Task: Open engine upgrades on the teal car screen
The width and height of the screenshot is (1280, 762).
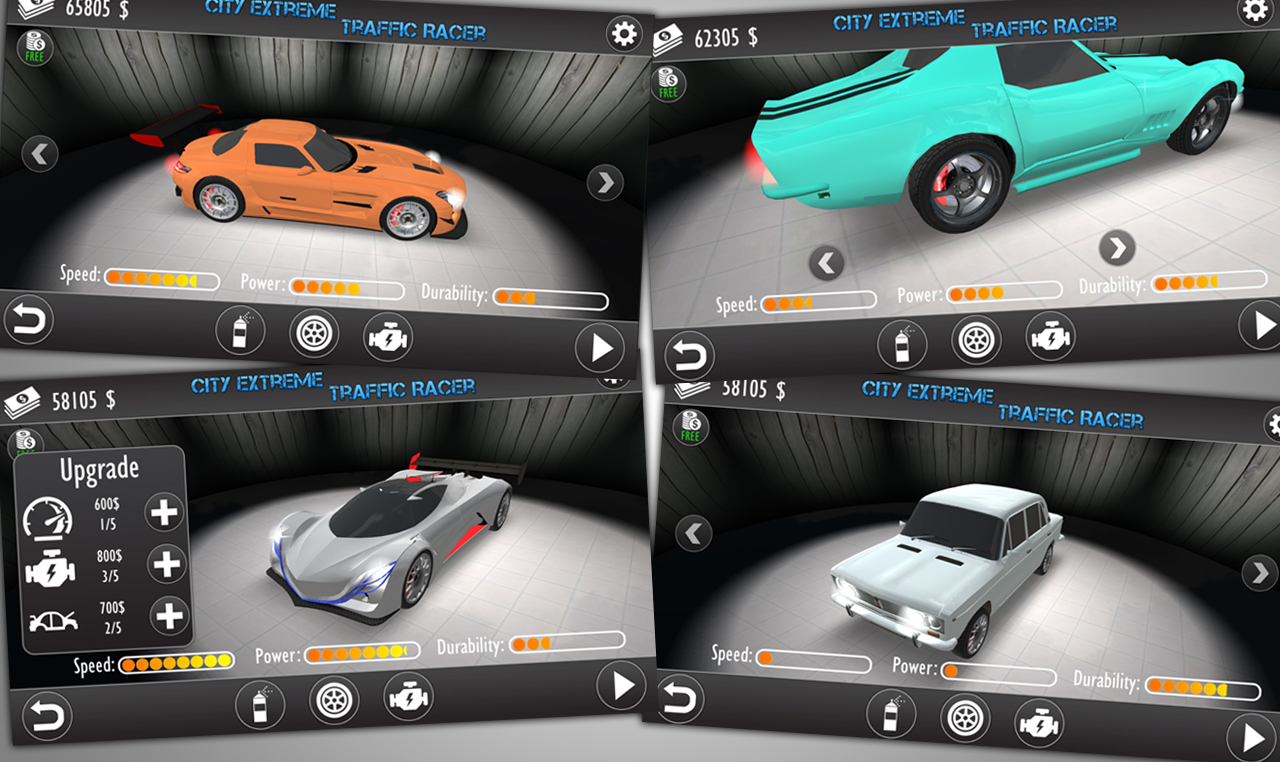Action: [1050, 335]
